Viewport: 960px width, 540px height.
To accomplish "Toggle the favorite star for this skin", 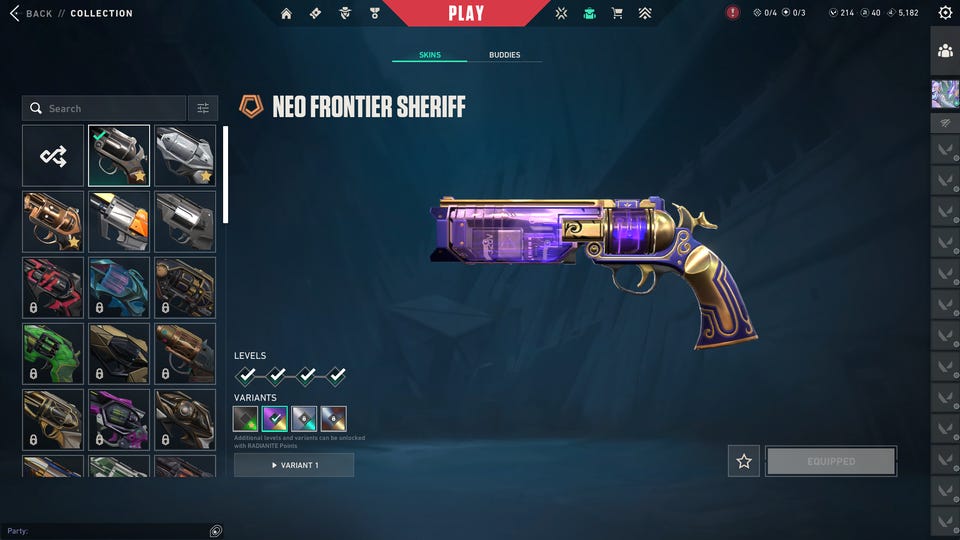I will (744, 461).
